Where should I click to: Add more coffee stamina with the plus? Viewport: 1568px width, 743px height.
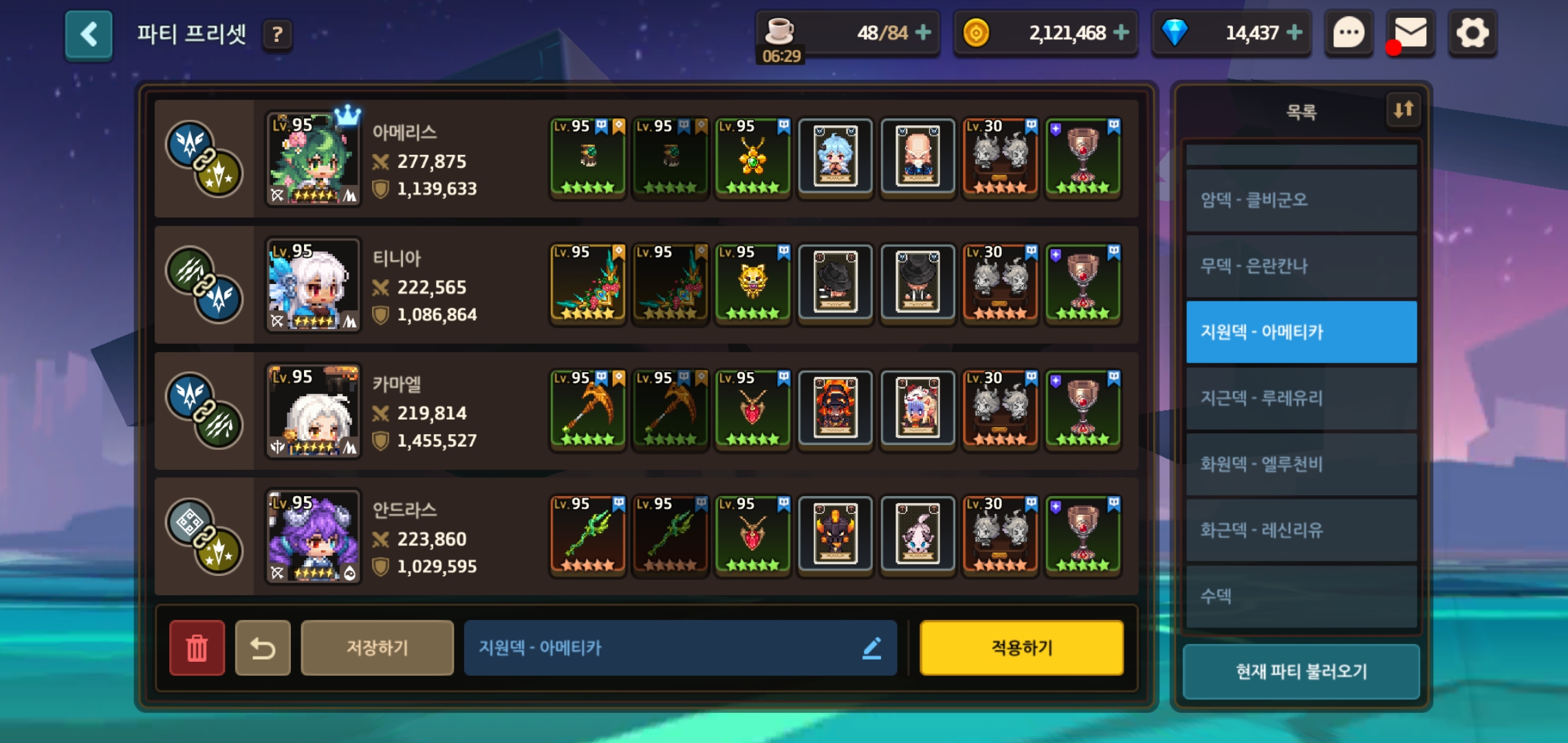point(924,32)
